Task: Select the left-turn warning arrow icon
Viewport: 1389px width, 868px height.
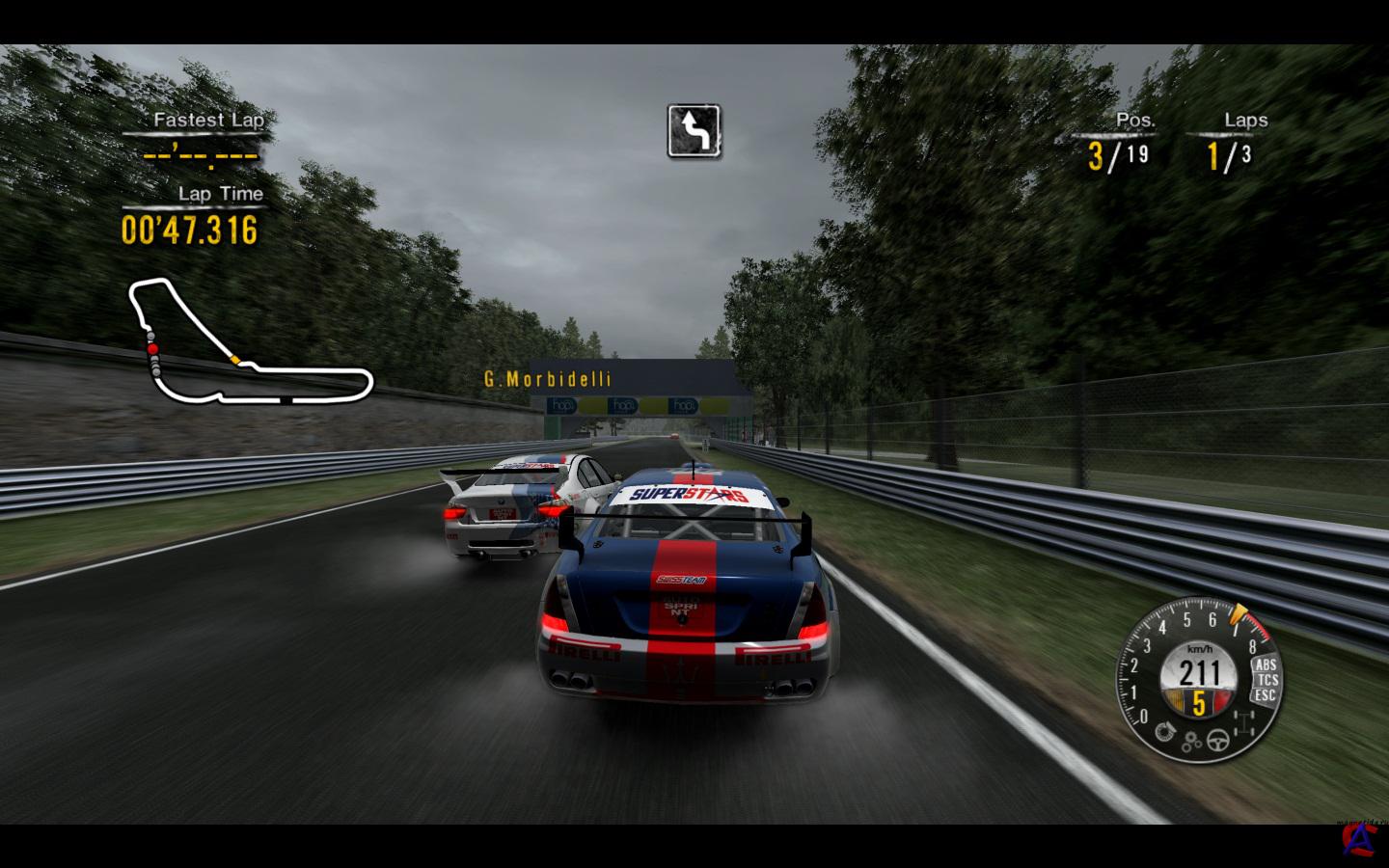Action: tap(694, 131)
